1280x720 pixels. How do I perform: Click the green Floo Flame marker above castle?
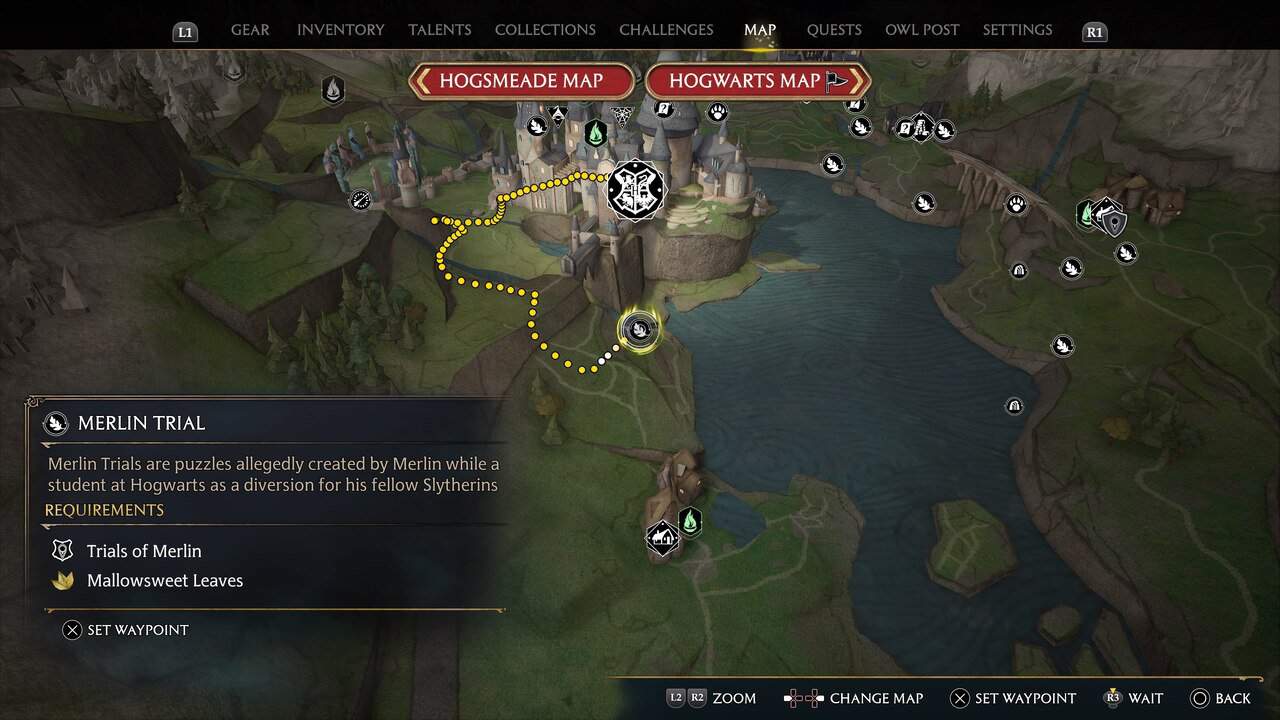pos(596,132)
